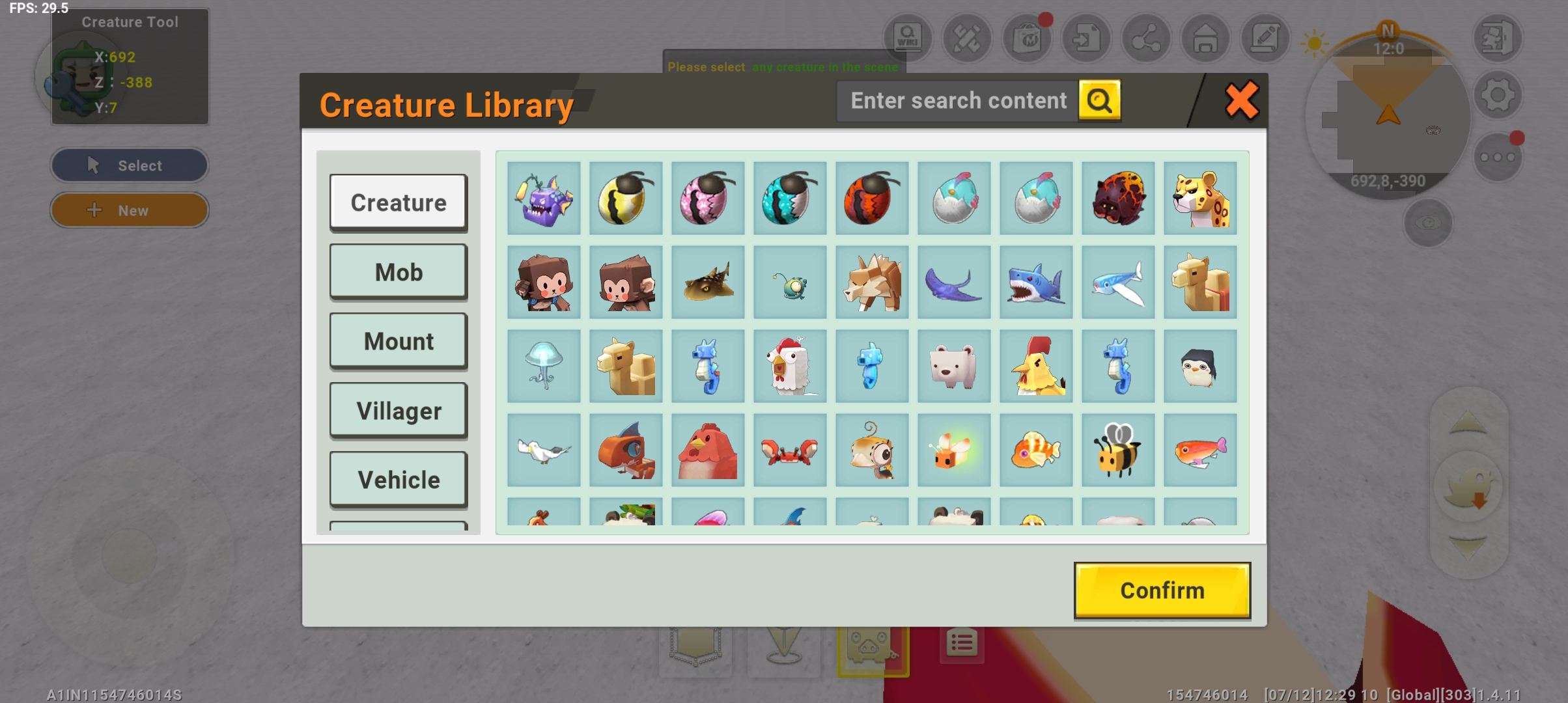Select the polar bear creature

(x=954, y=366)
